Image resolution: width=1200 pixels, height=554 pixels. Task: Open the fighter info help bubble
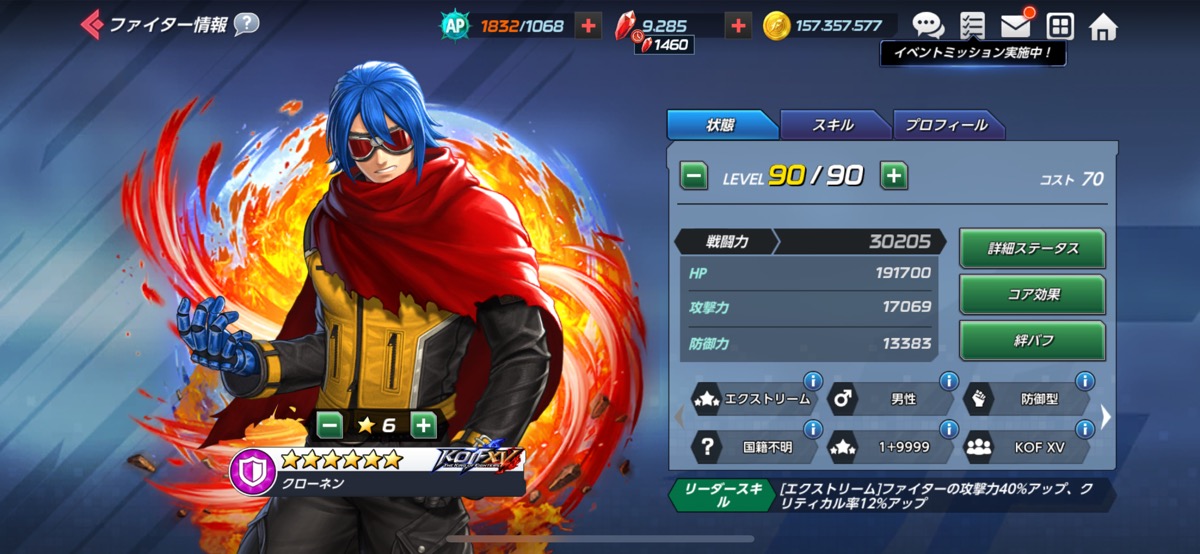coord(246,24)
